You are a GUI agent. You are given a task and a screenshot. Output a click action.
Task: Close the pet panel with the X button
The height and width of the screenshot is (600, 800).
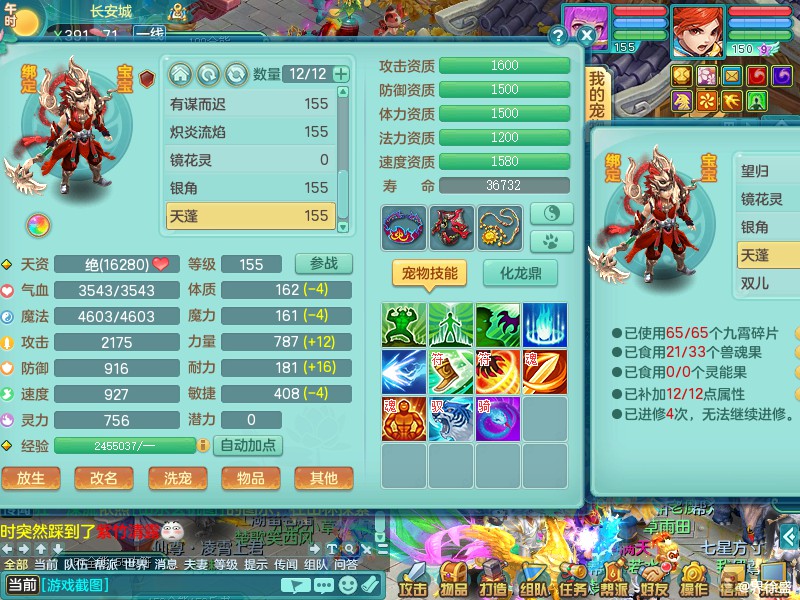587,35
